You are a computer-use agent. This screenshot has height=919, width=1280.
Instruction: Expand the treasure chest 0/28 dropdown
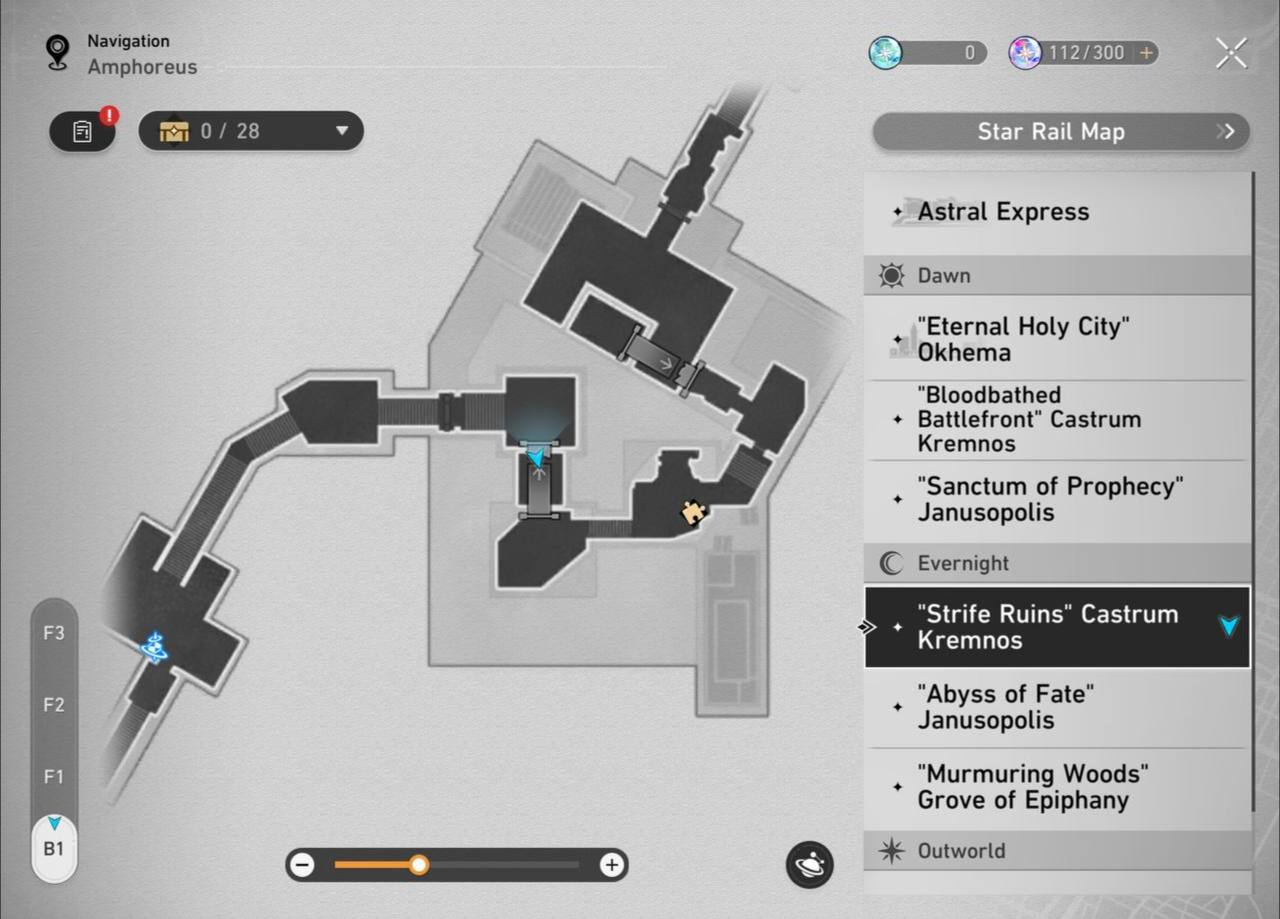(x=342, y=131)
